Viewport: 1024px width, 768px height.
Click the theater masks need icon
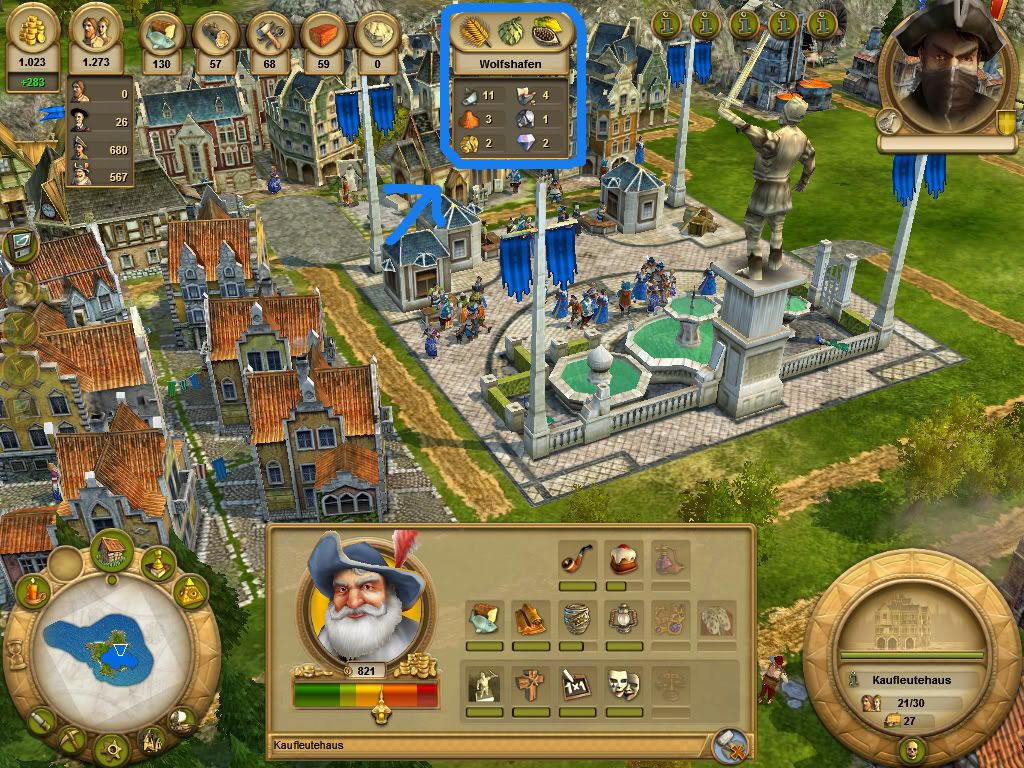[x=623, y=684]
